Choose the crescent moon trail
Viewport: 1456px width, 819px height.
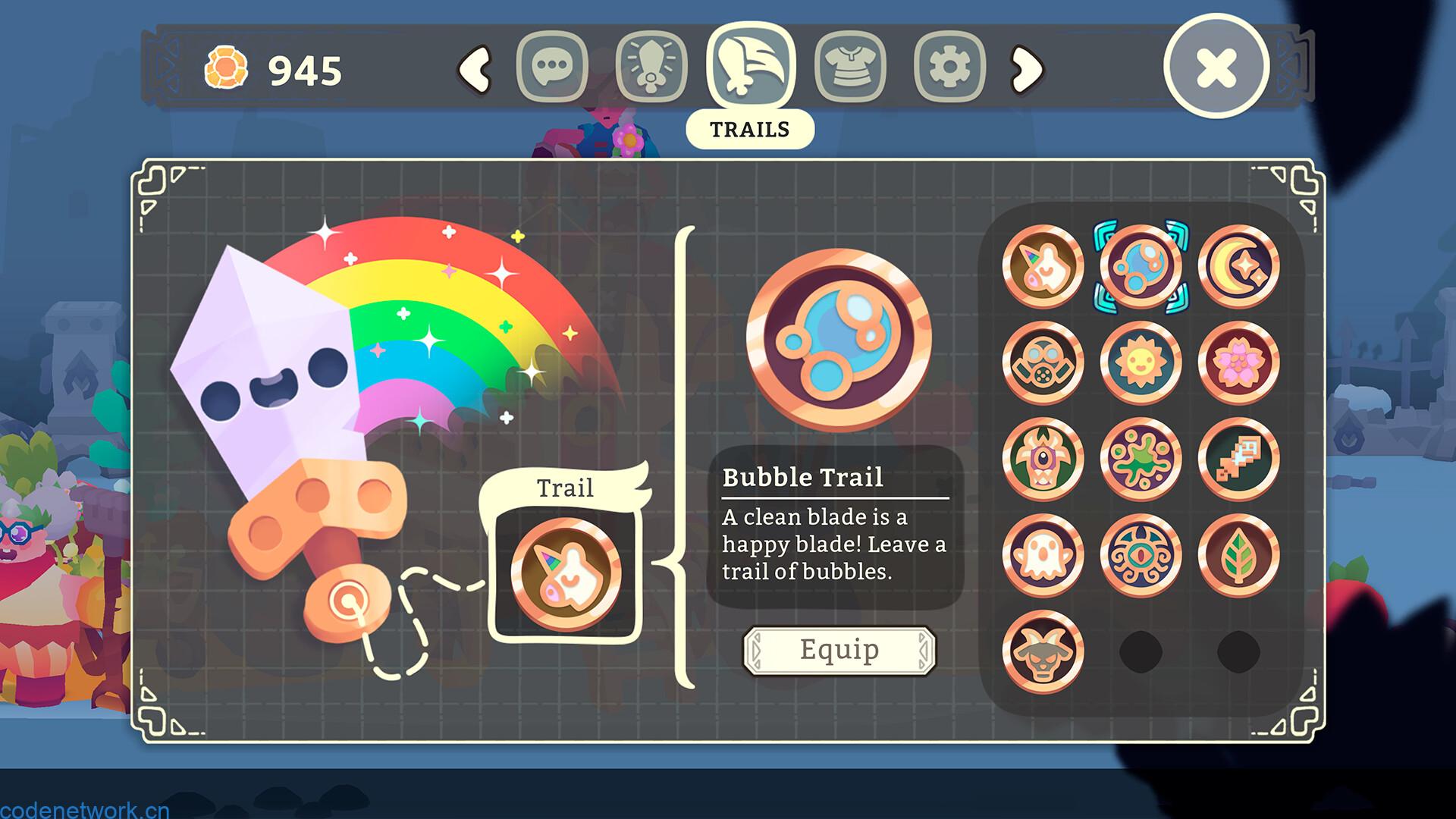pyautogui.click(x=1238, y=266)
